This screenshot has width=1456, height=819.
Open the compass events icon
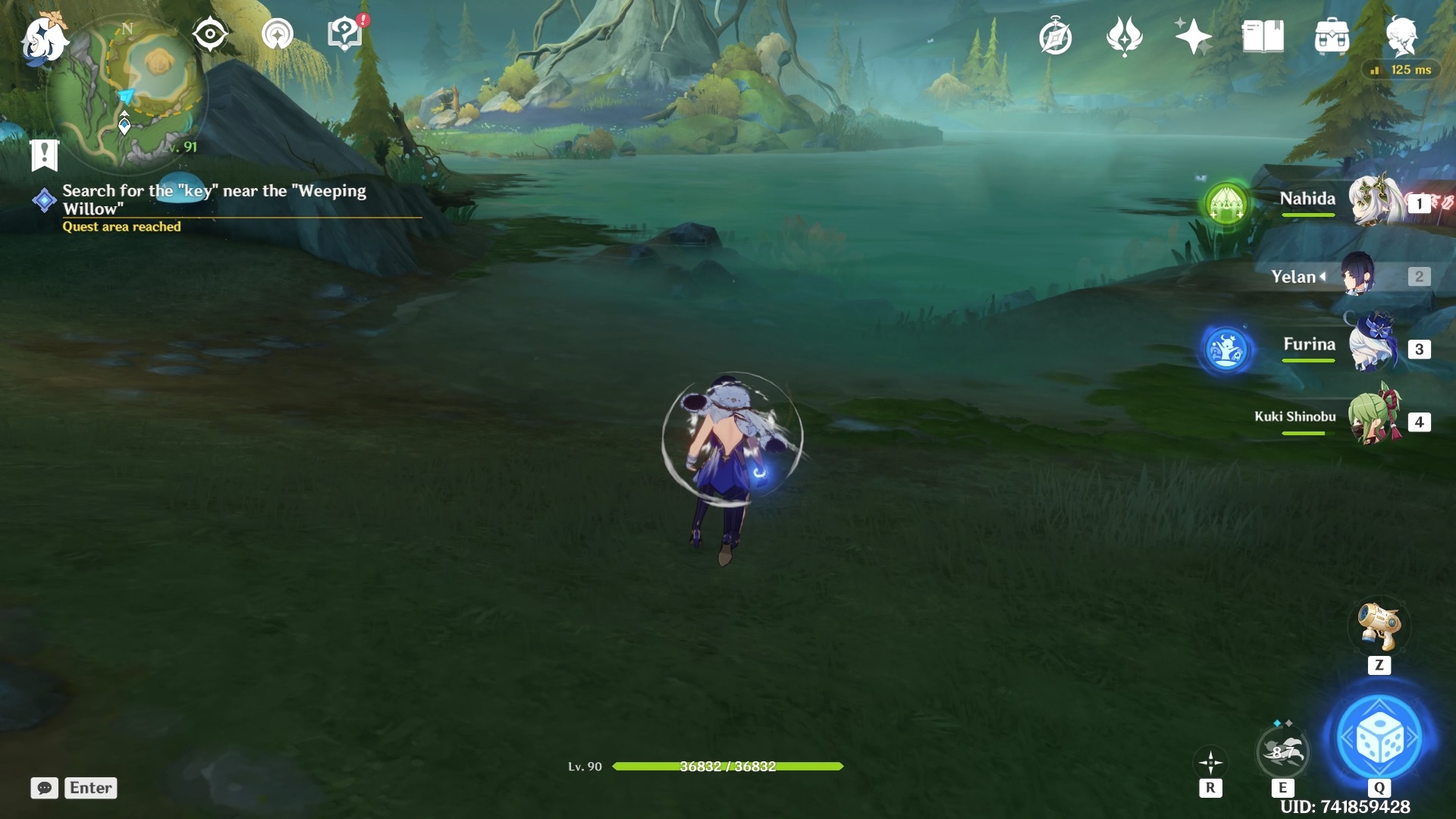point(1055,37)
